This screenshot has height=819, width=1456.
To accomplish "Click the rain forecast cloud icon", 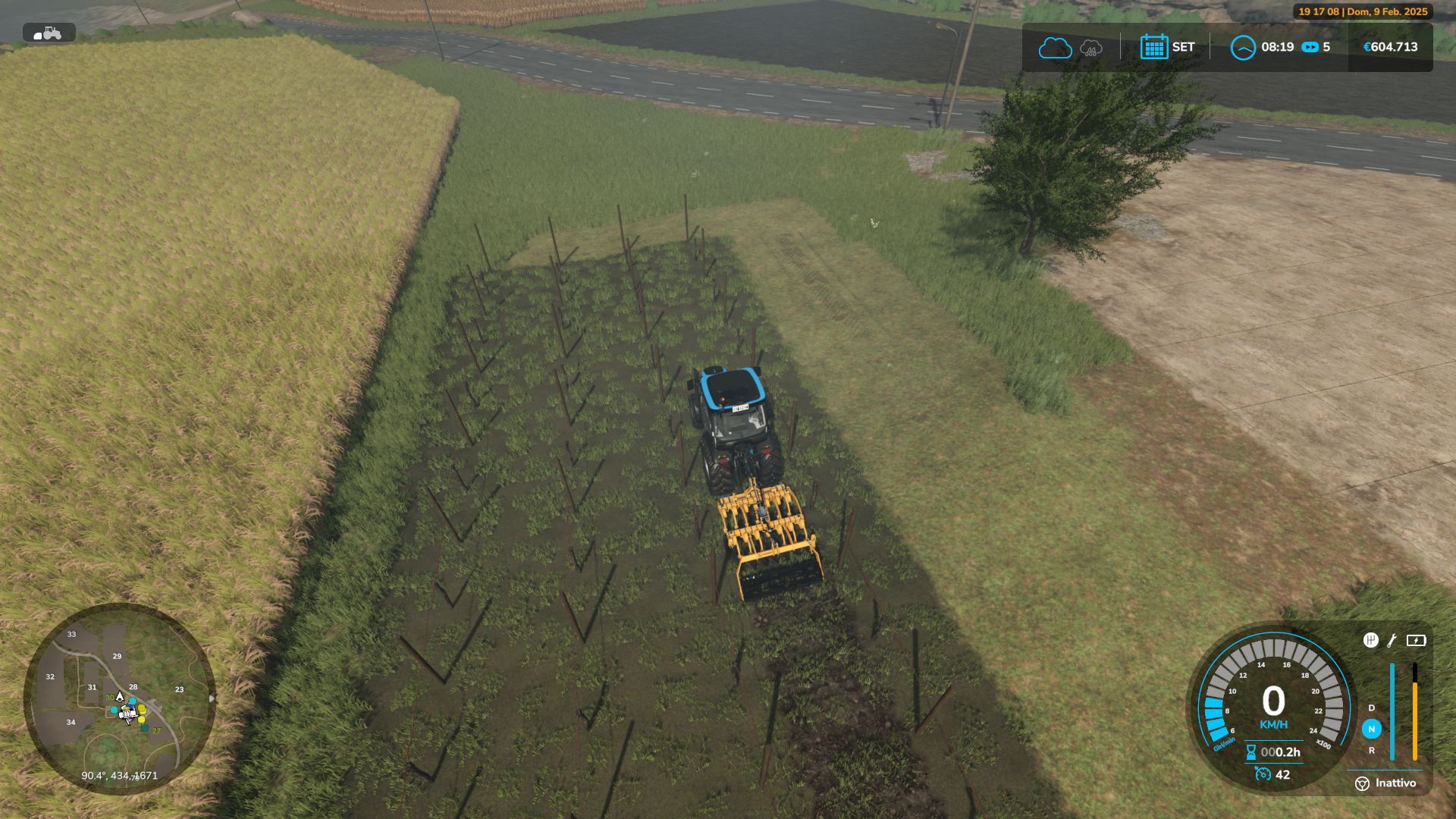I will [x=1090, y=49].
